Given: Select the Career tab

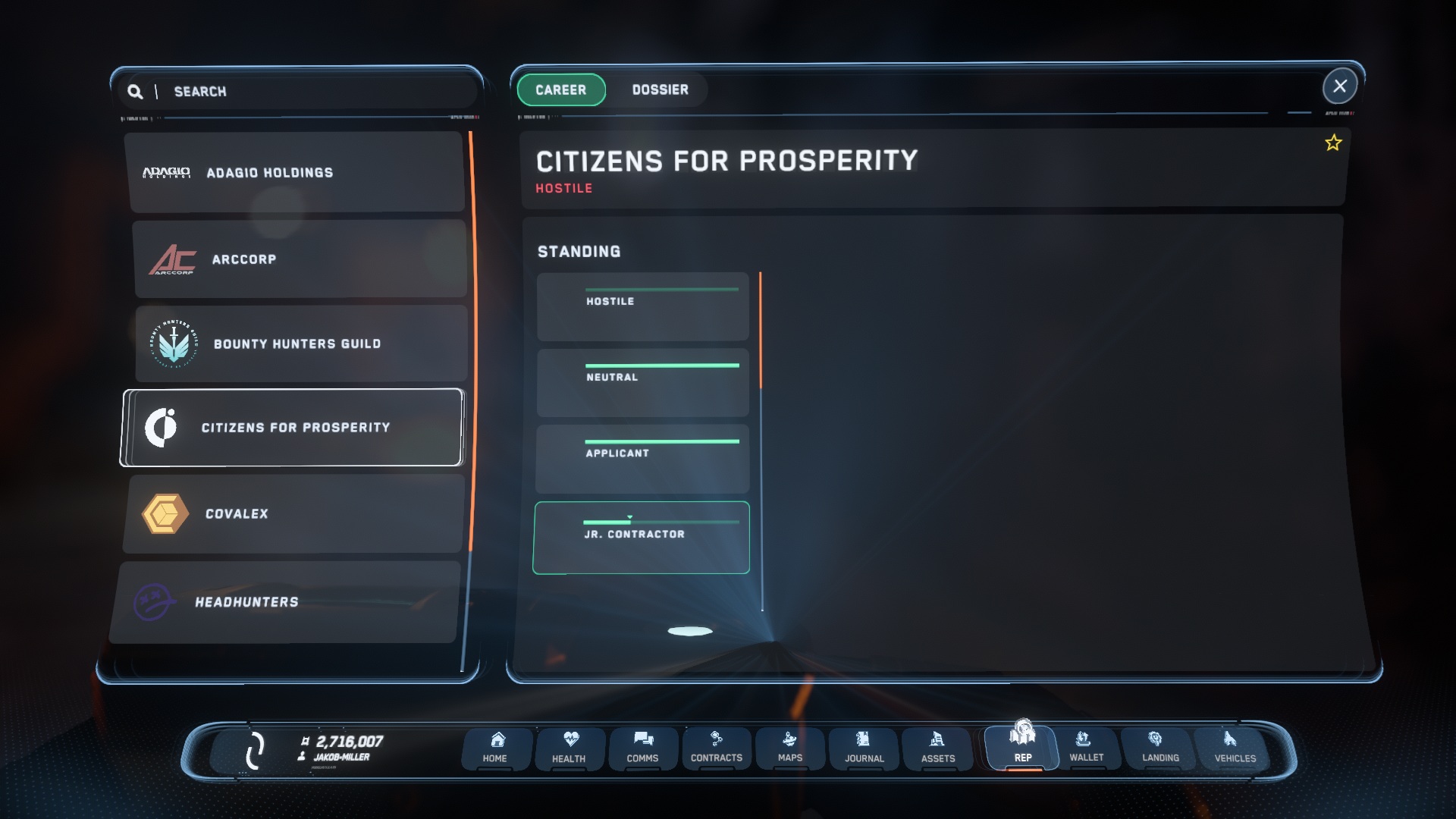Looking at the screenshot, I should pyautogui.click(x=561, y=89).
